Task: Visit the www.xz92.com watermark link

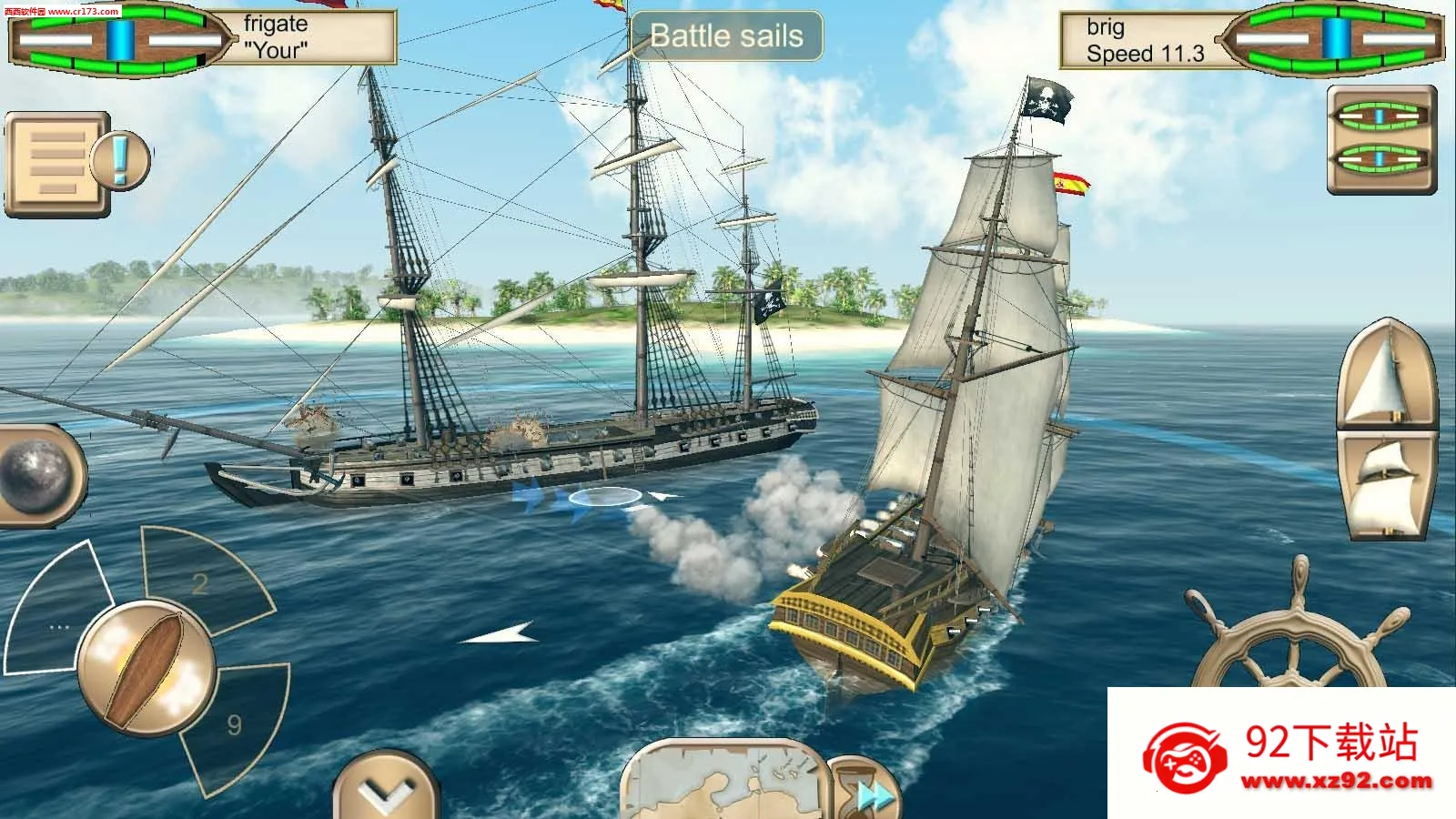Action: (x=1336, y=781)
